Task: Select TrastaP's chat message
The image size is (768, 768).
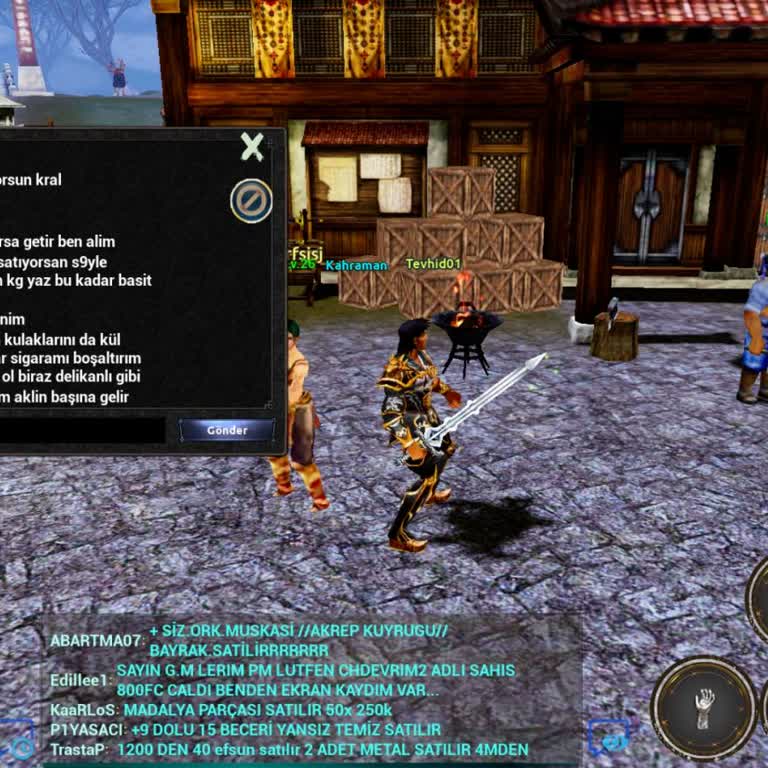Action: click(x=322, y=749)
